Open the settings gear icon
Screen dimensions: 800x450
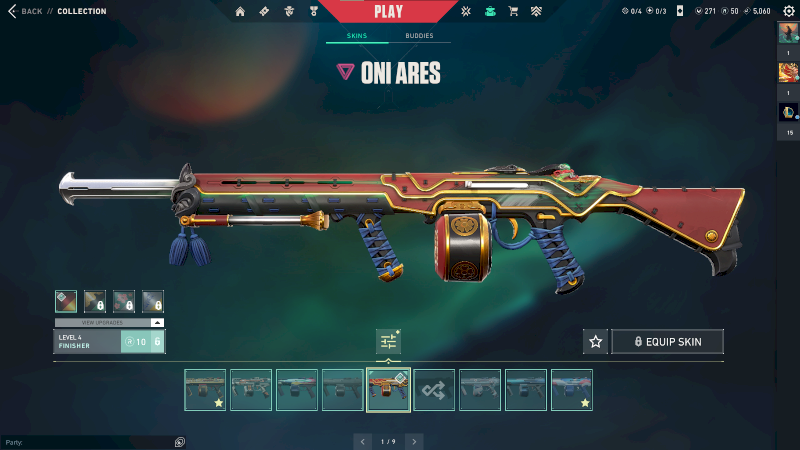[x=788, y=11]
